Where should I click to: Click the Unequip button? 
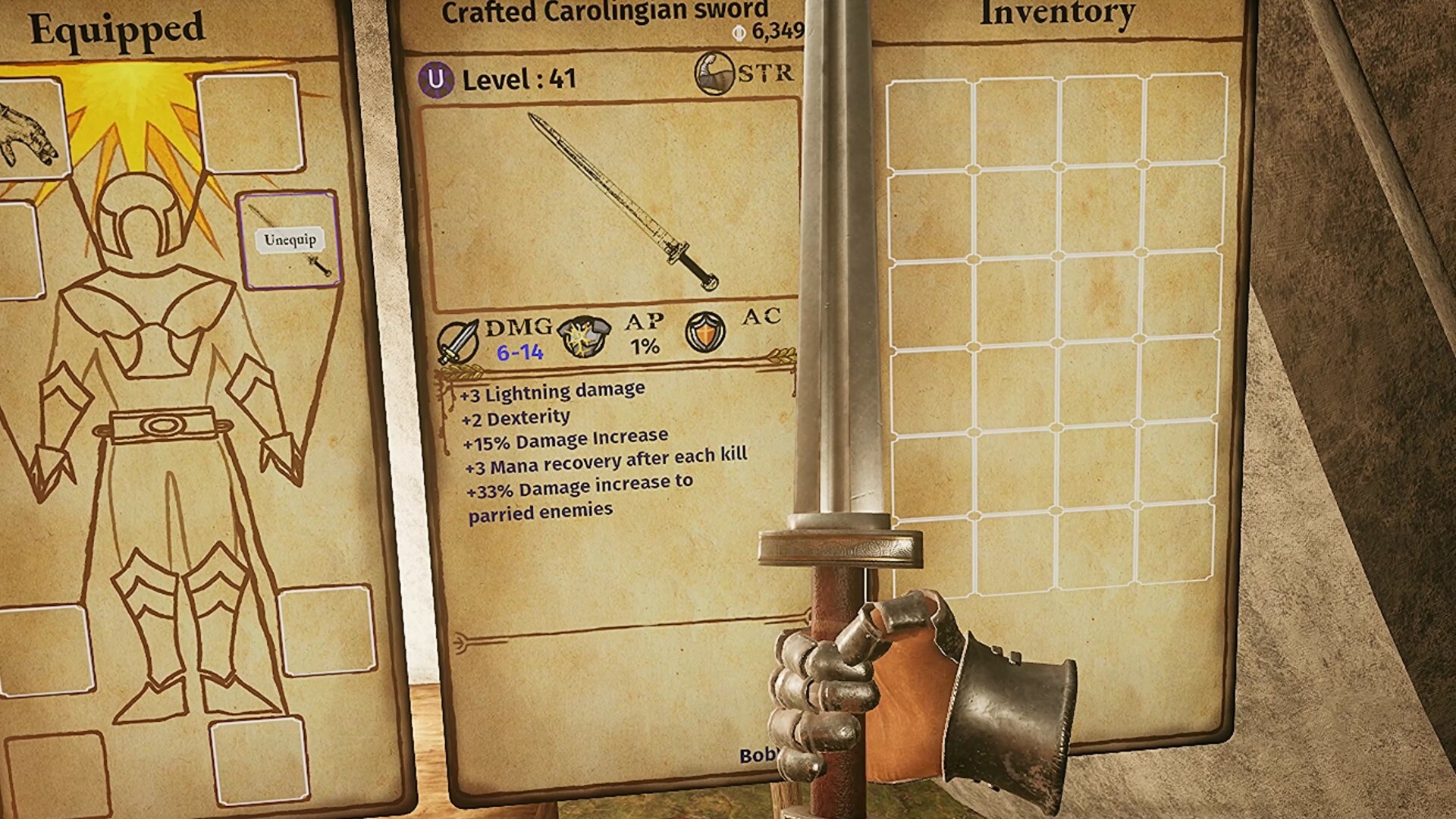tap(290, 239)
